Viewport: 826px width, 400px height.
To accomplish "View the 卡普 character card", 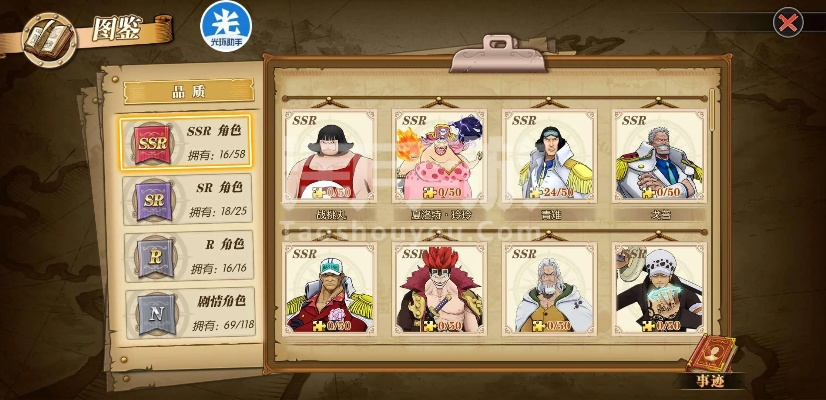I will click(x=657, y=160).
